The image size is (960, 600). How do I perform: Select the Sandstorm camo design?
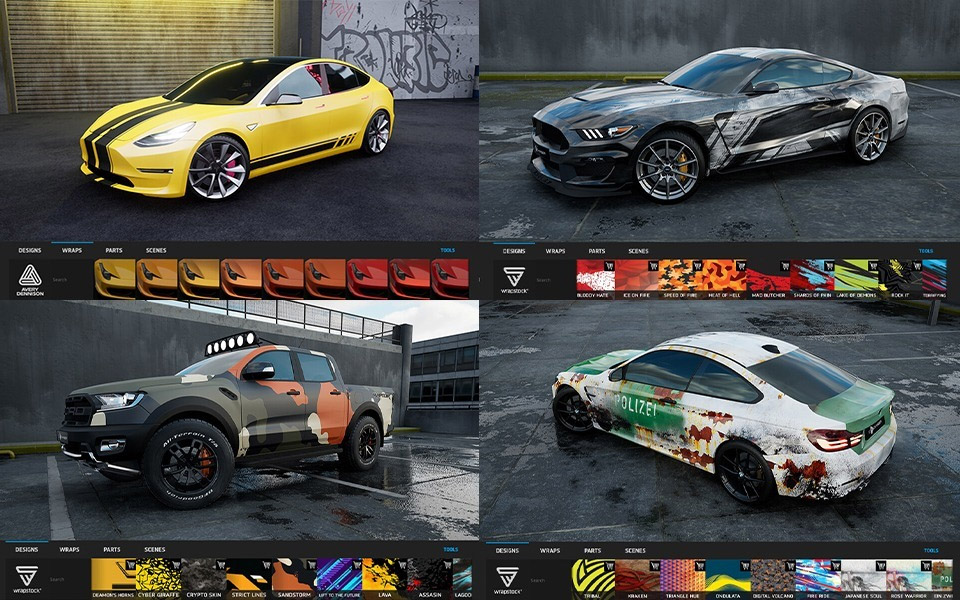pos(293,575)
